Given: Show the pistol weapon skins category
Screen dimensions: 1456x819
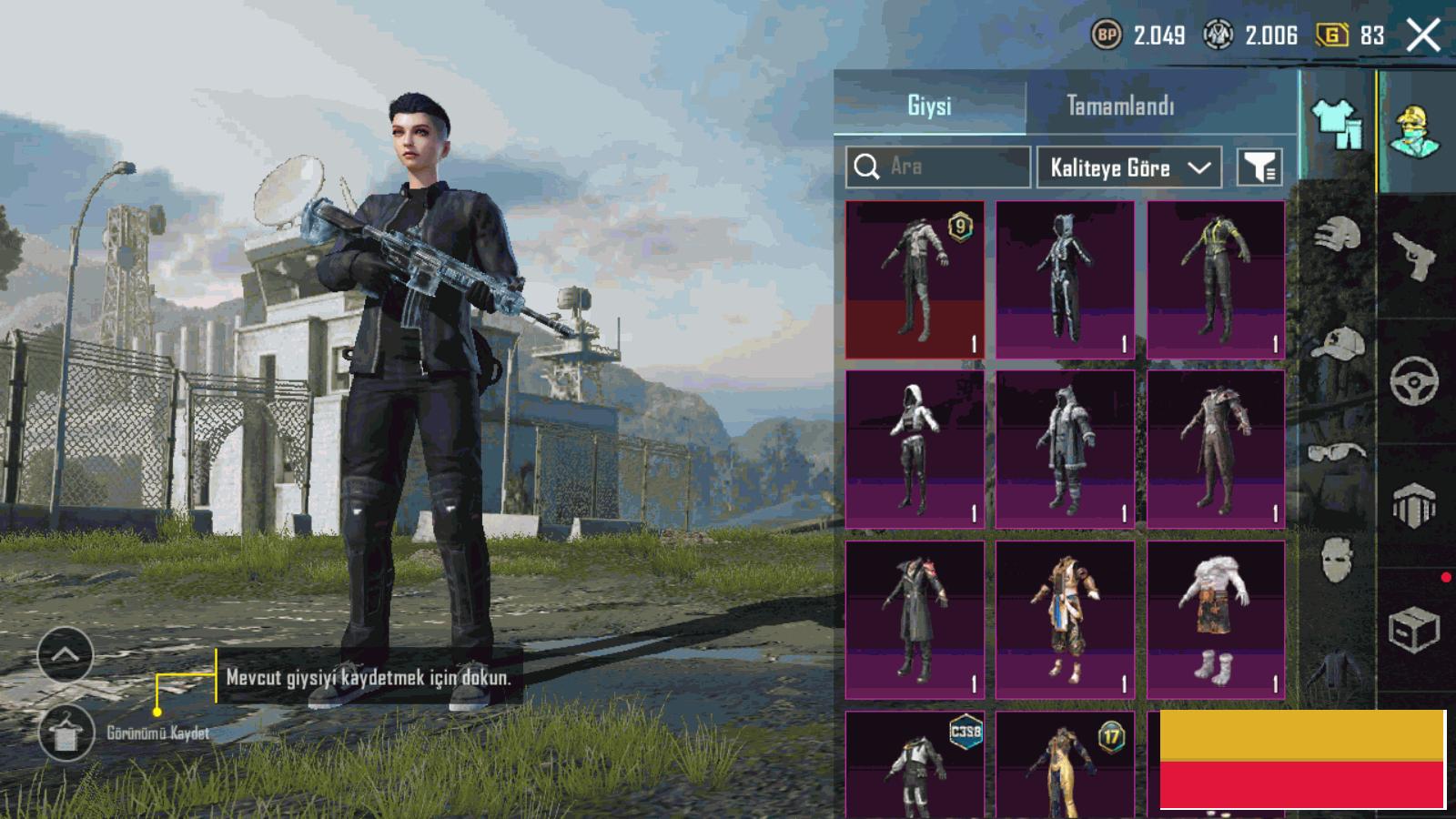Looking at the screenshot, I should 1413,257.
